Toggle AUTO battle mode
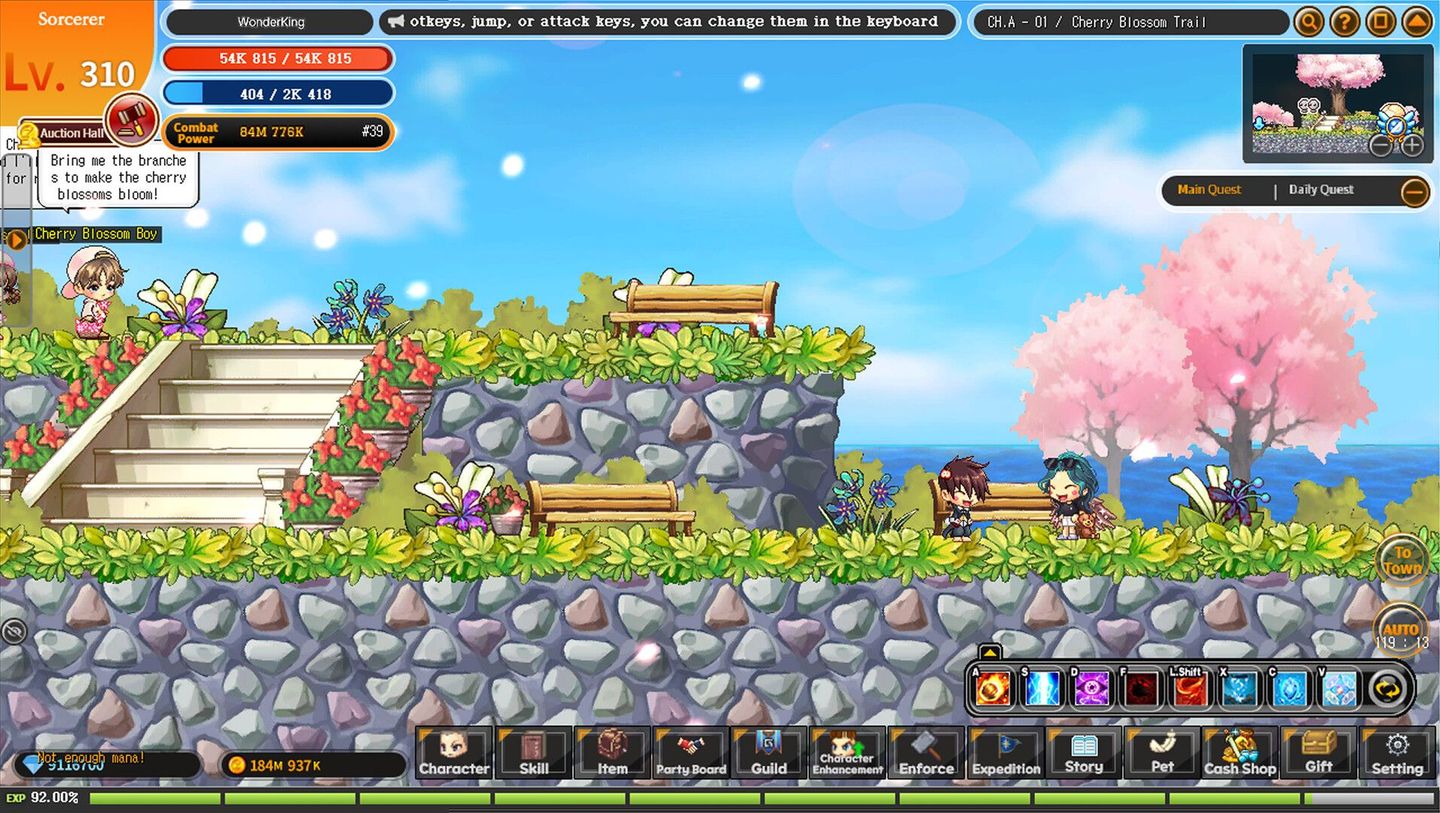 point(1400,627)
